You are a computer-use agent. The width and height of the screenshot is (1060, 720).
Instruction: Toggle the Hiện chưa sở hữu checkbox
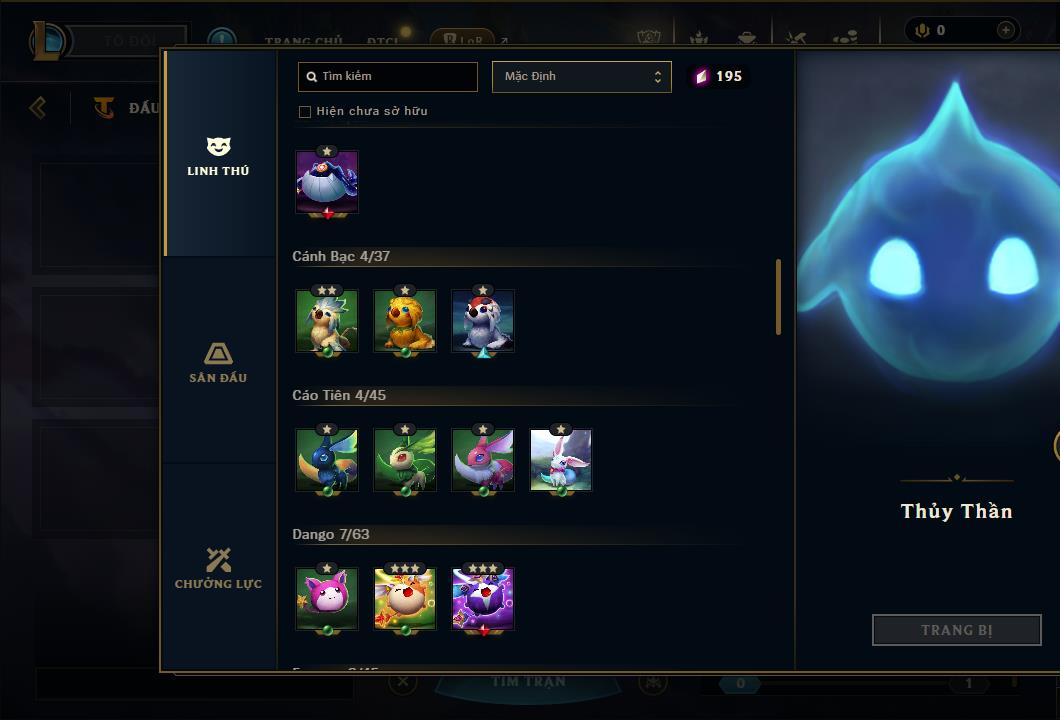pos(305,111)
